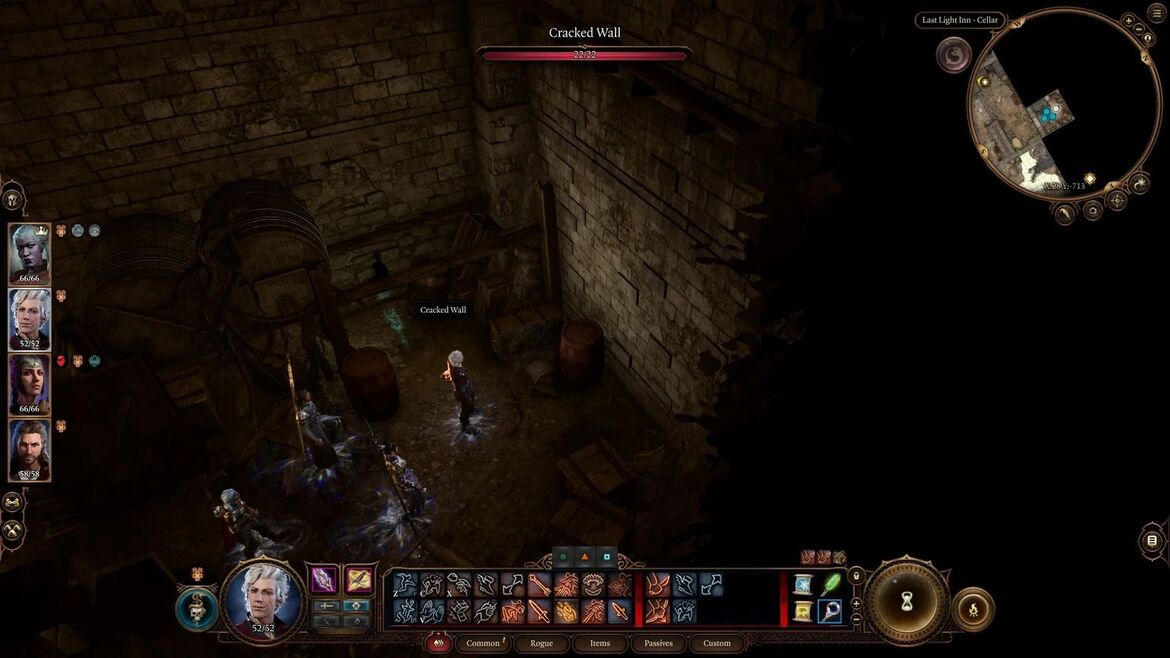Screen dimensions: 1170x658
Task: Open the campfire rest button
Action: 973,609
